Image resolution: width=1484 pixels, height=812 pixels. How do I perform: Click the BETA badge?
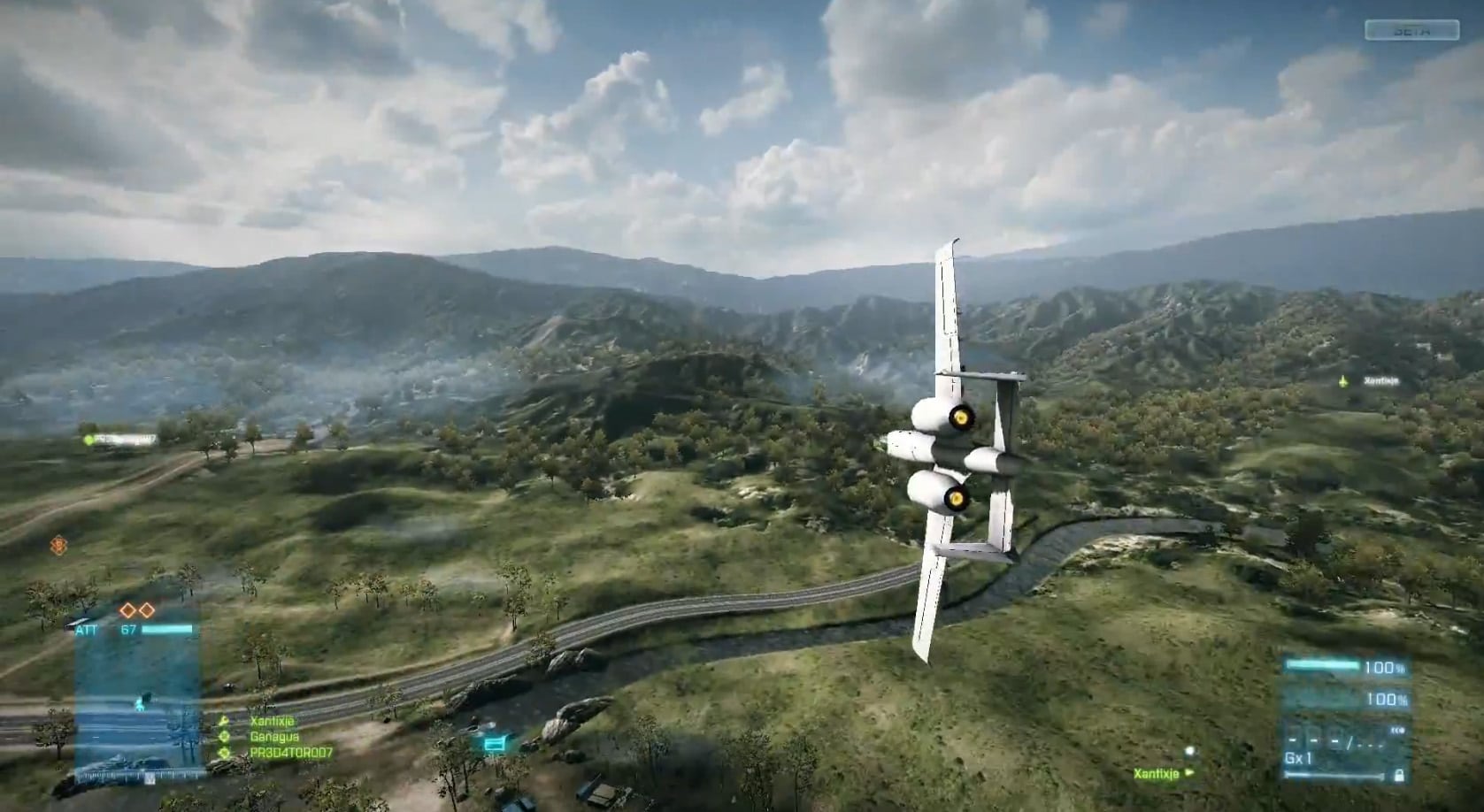pyautogui.click(x=1411, y=31)
